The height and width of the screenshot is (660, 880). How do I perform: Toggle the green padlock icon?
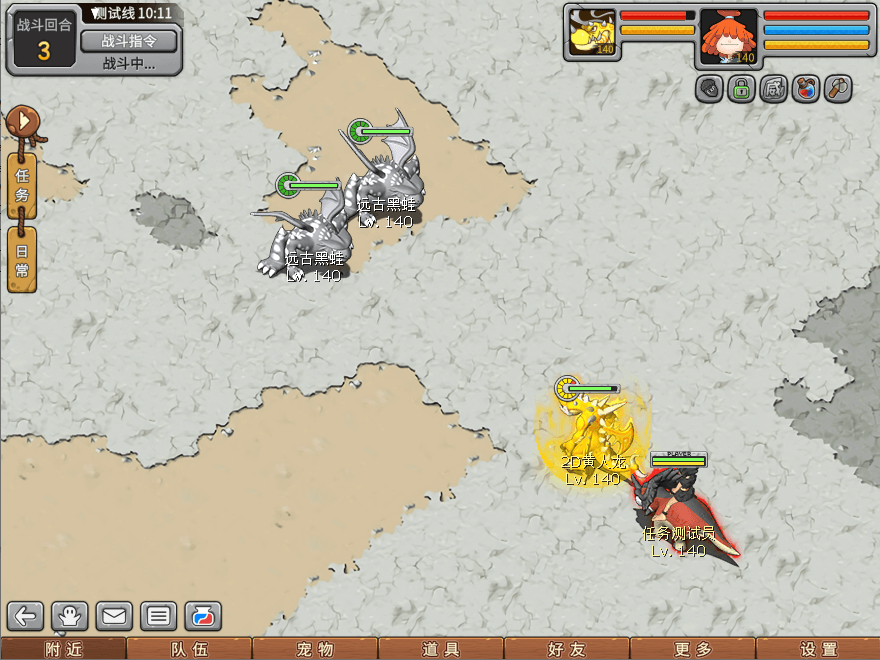tap(741, 89)
